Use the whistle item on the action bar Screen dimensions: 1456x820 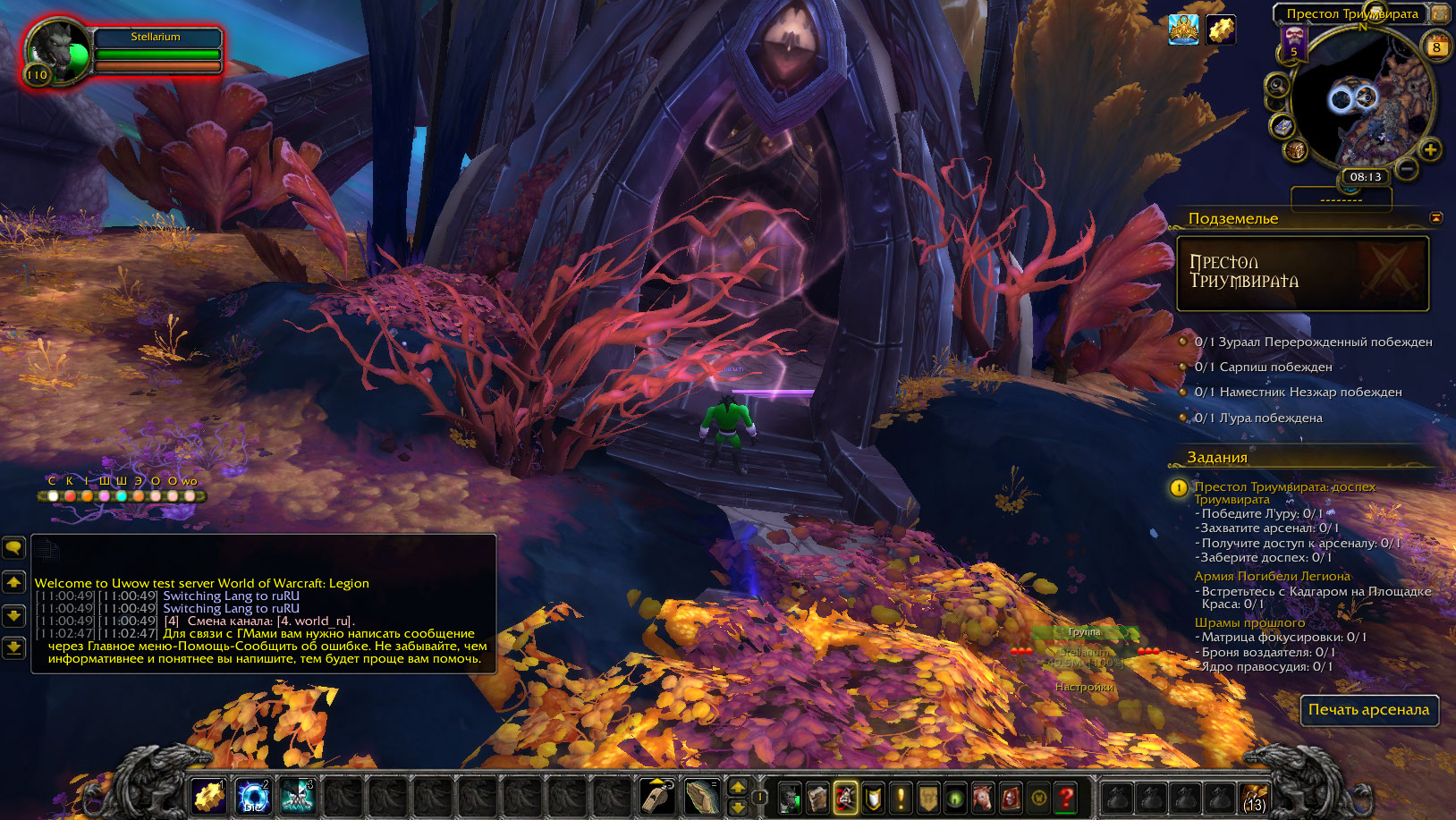click(658, 795)
